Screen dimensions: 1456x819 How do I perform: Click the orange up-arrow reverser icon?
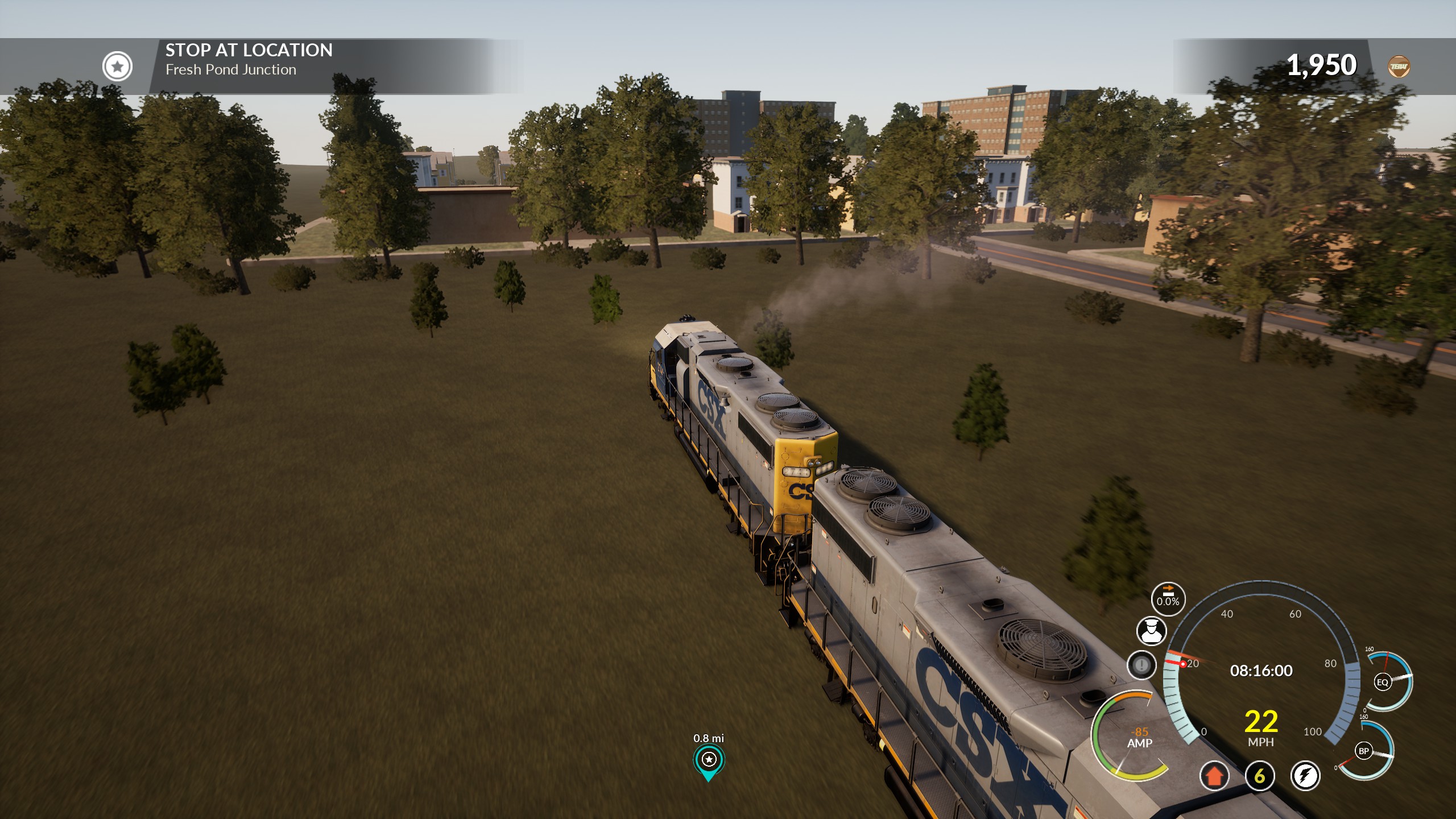[1214, 776]
